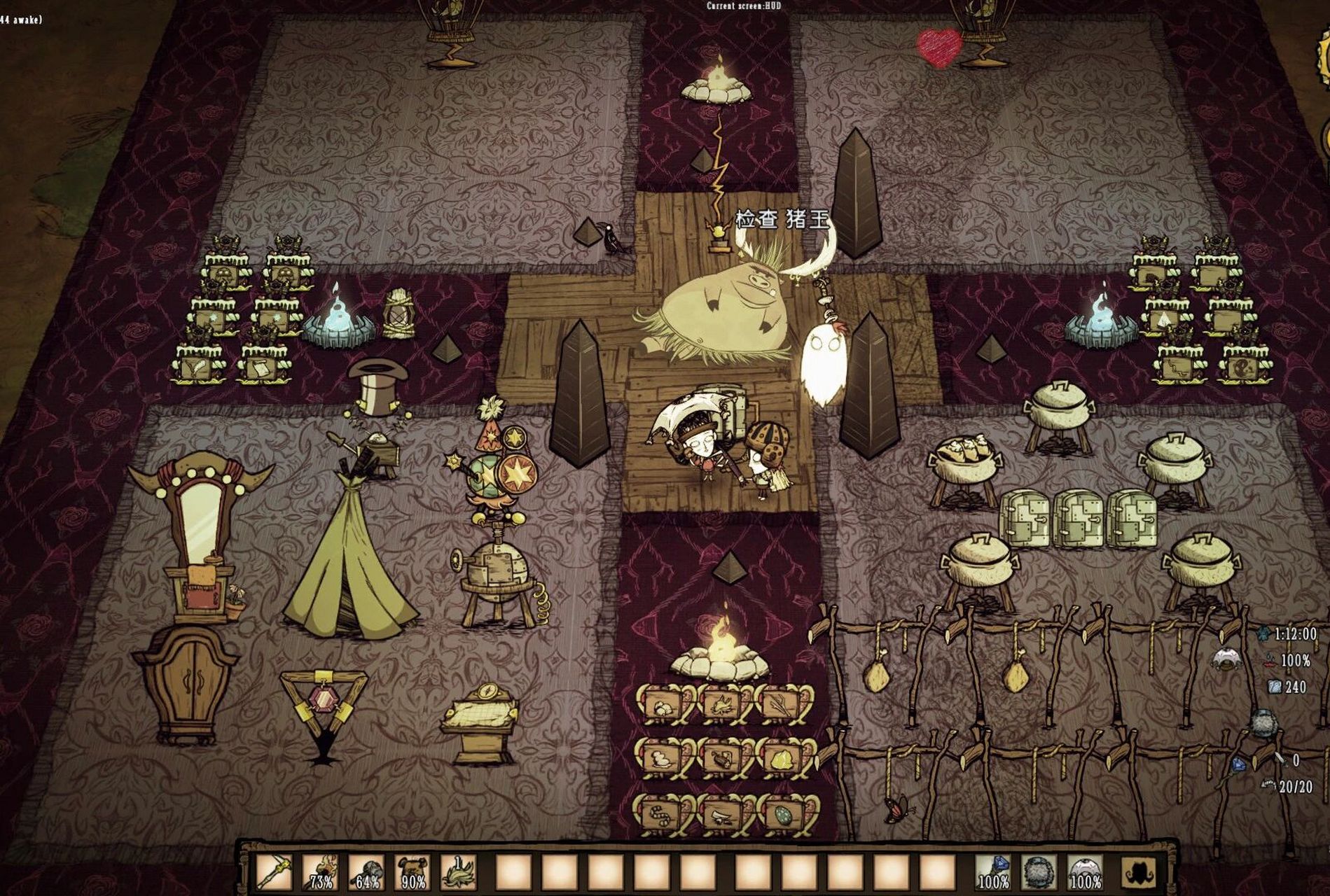This screenshot has width=1330, height=896.
Task: Open the mustache silhouette slot
Action: [x=1140, y=871]
